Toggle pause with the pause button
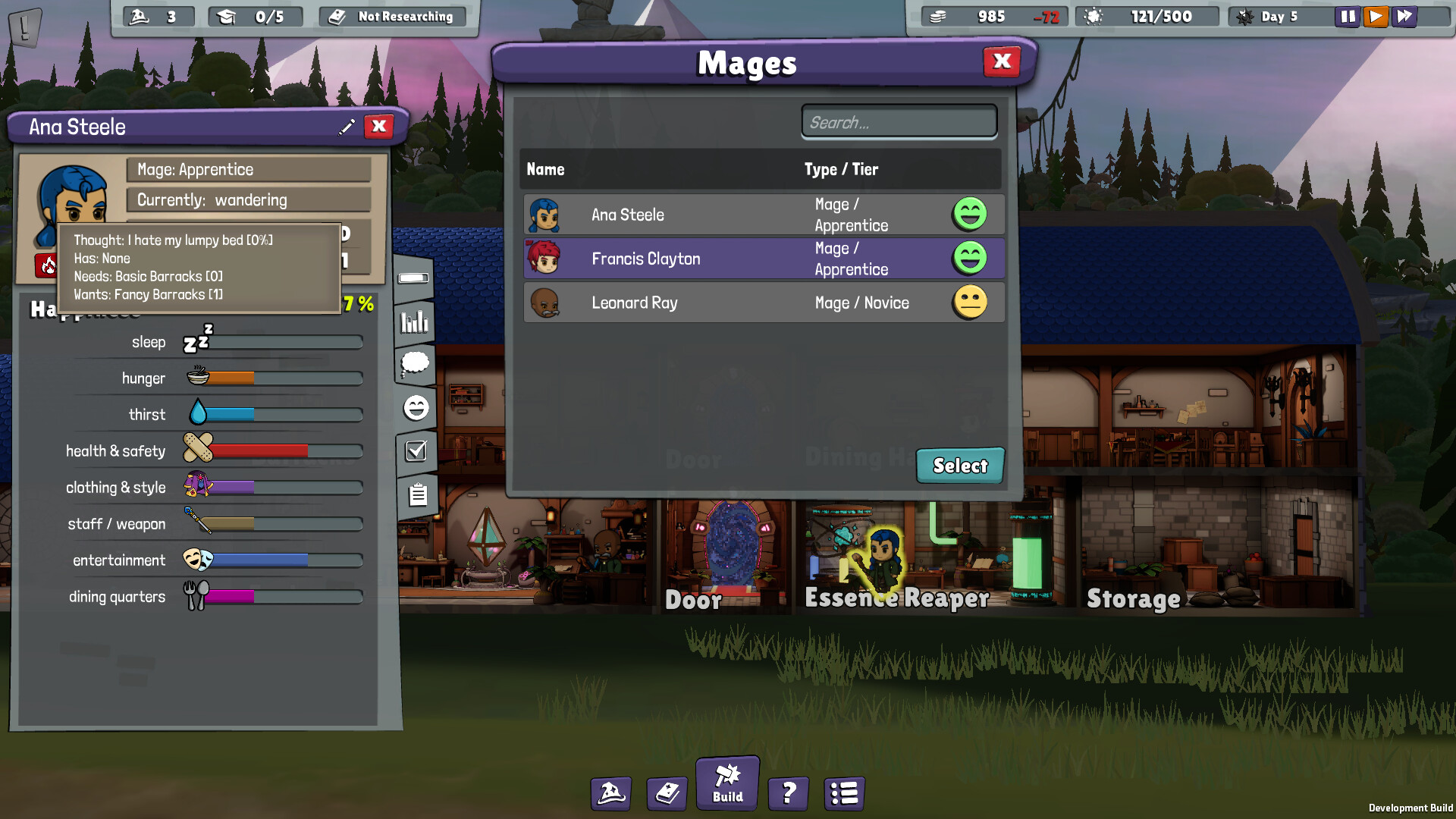The image size is (1456, 819). point(1348,16)
